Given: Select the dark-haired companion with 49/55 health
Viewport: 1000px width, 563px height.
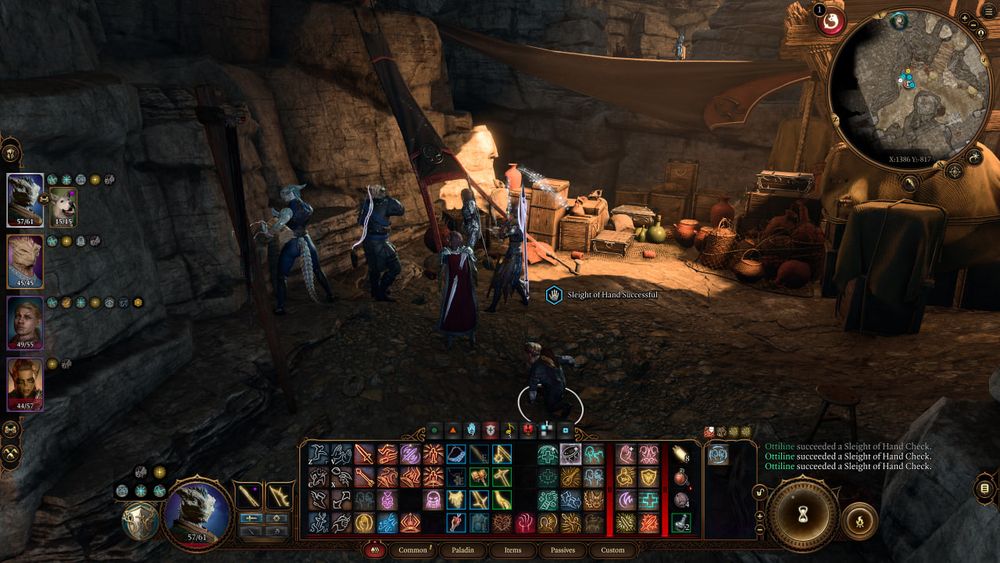Looking at the screenshot, I should pyautogui.click(x=25, y=322).
